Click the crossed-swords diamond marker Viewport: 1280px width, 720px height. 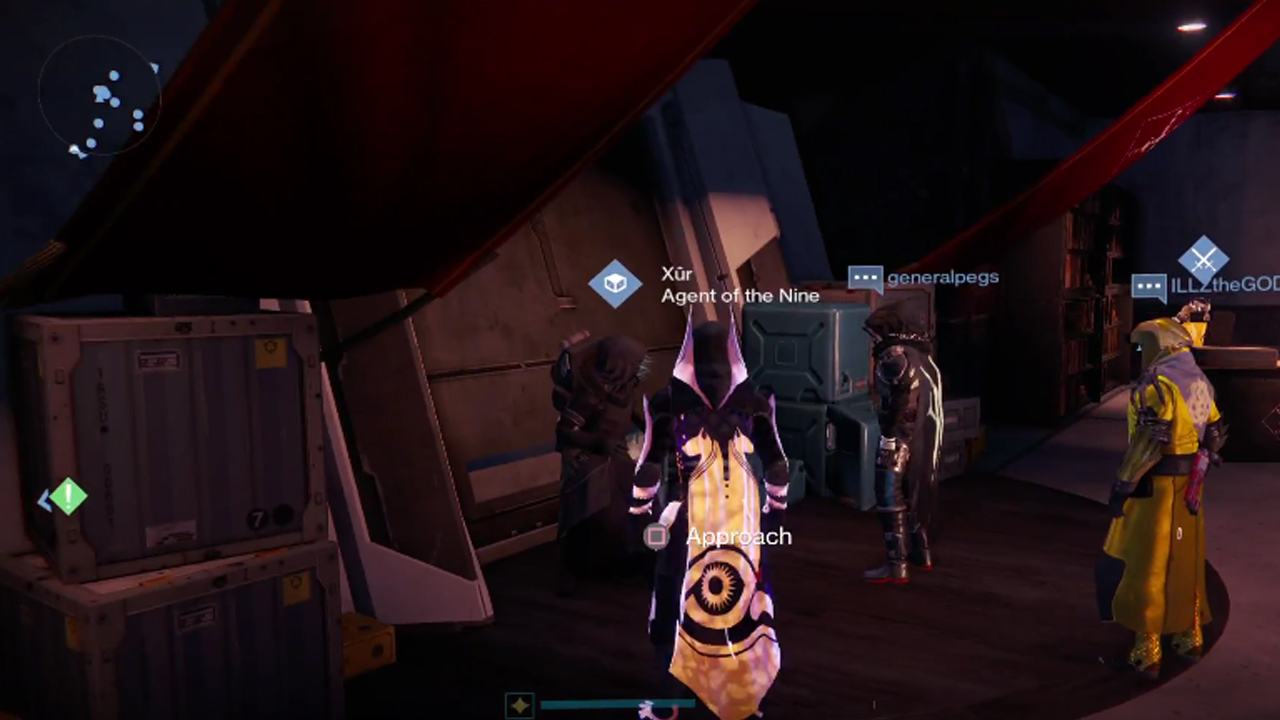1203,260
